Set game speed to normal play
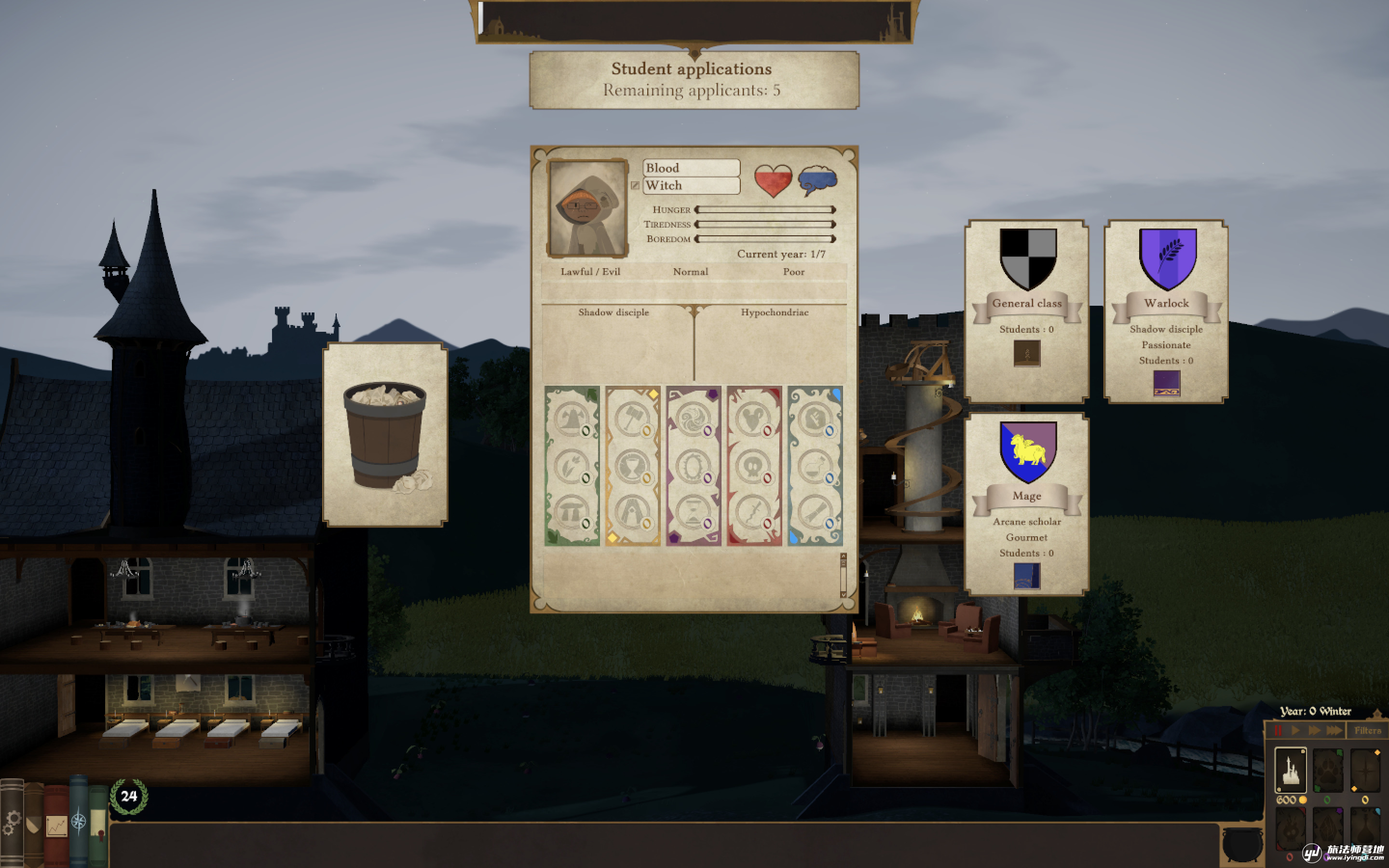Viewport: 1389px width, 868px height. tap(1295, 730)
